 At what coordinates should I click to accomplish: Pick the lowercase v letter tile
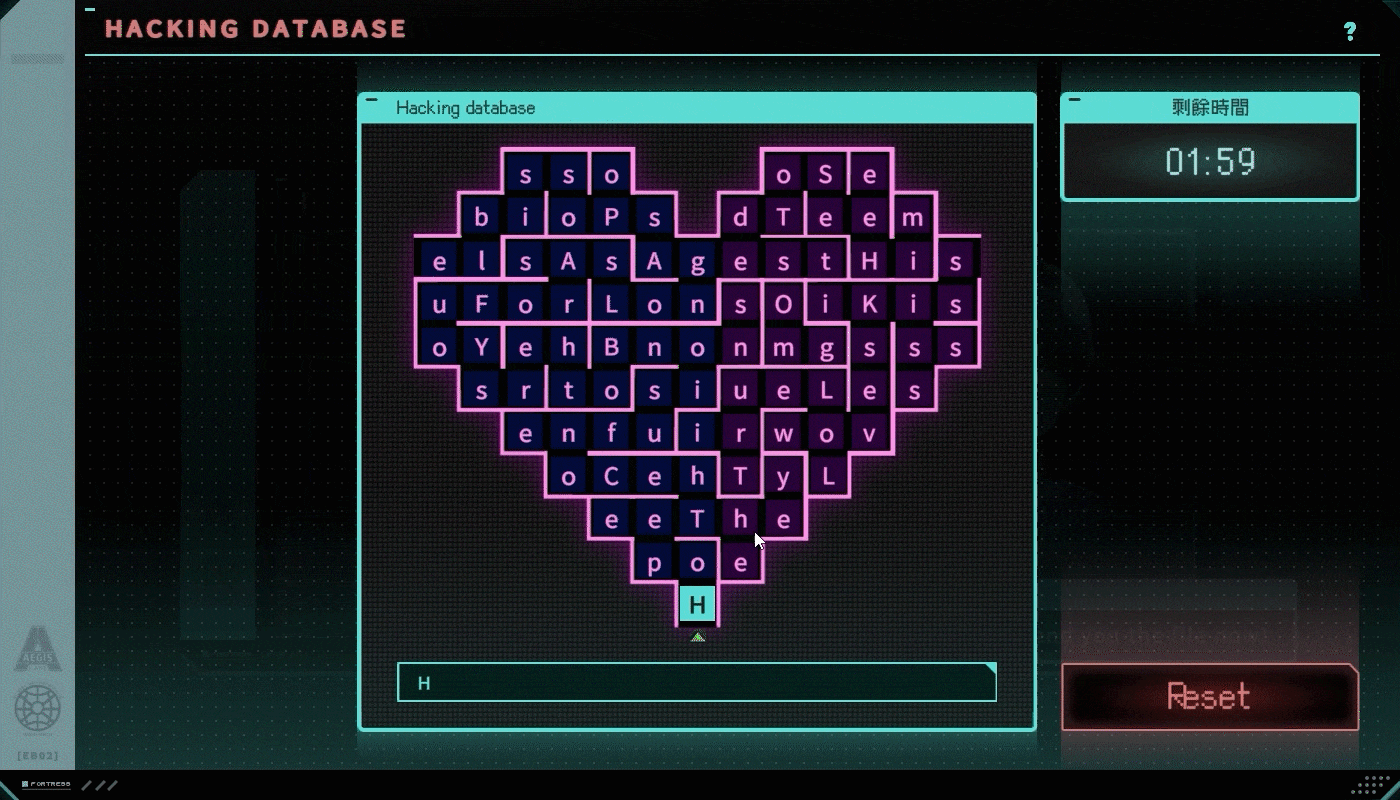[x=870, y=434]
